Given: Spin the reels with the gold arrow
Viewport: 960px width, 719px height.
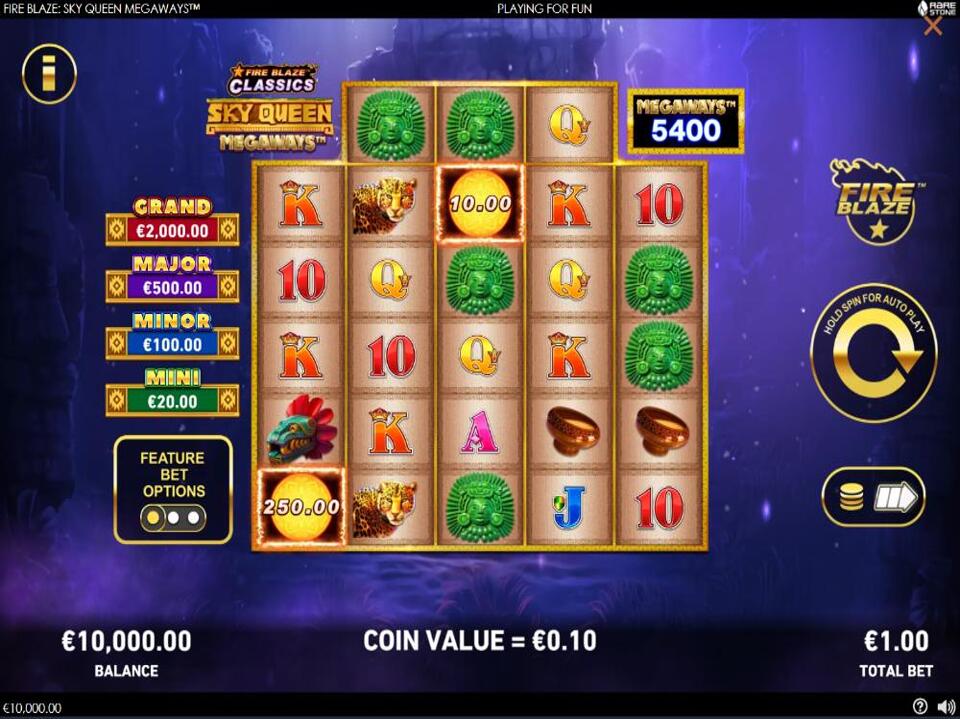Looking at the screenshot, I should click(x=873, y=353).
